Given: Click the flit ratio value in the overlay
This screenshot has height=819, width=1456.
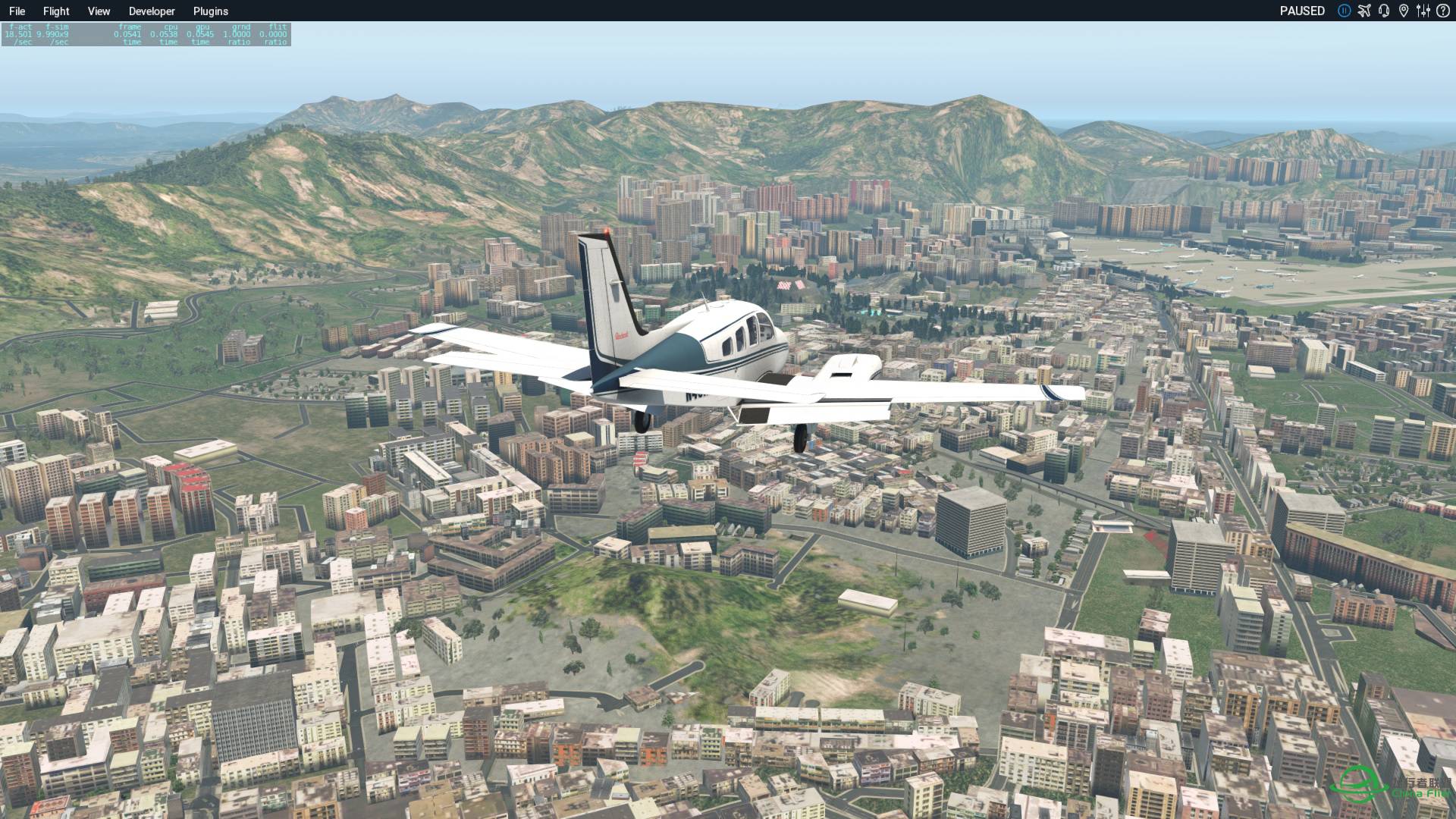Looking at the screenshot, I should coord(275,33).
